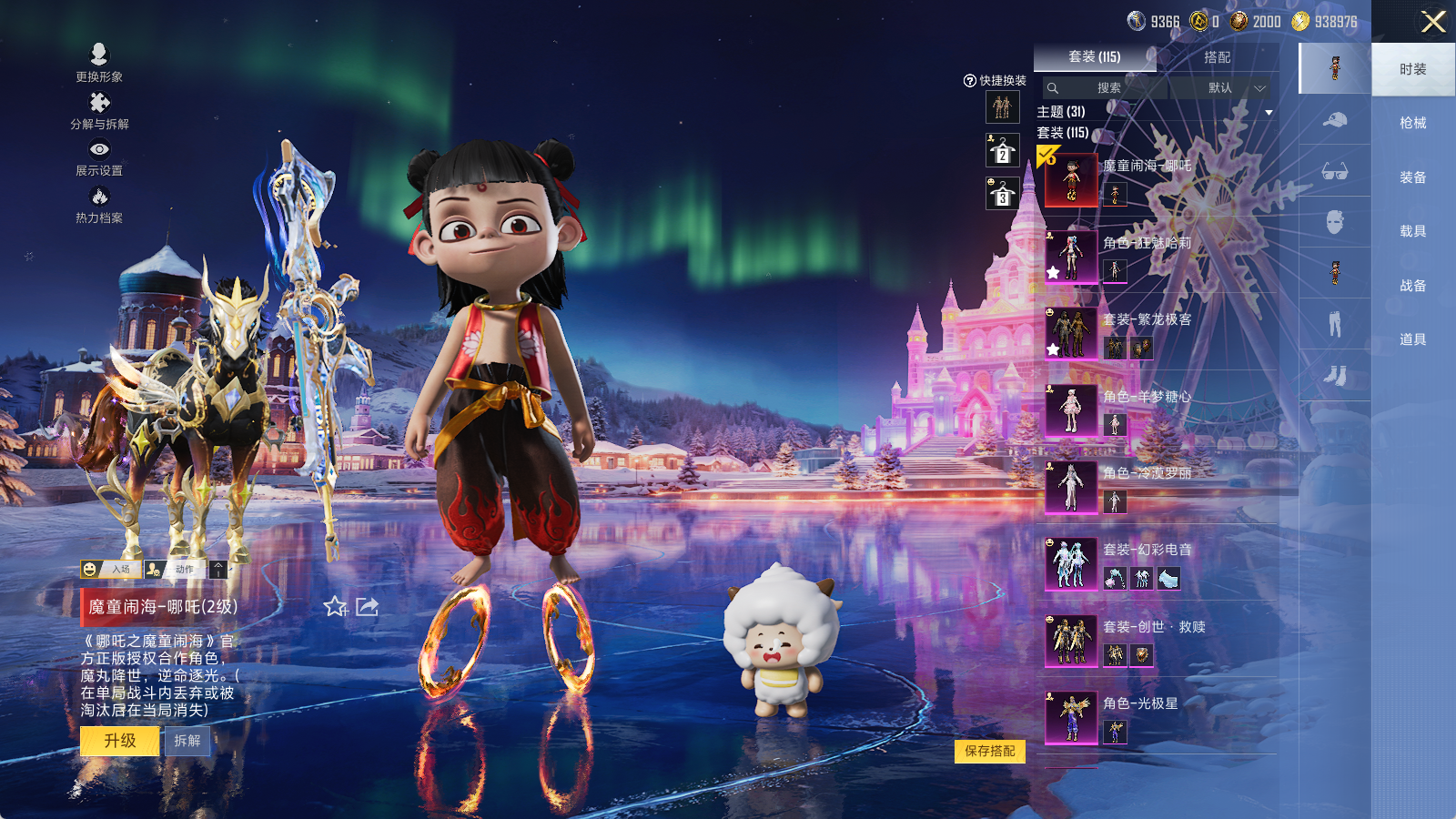Close the wardrobe screen
Viewport: 1456px width, 819px height.
1432,22
